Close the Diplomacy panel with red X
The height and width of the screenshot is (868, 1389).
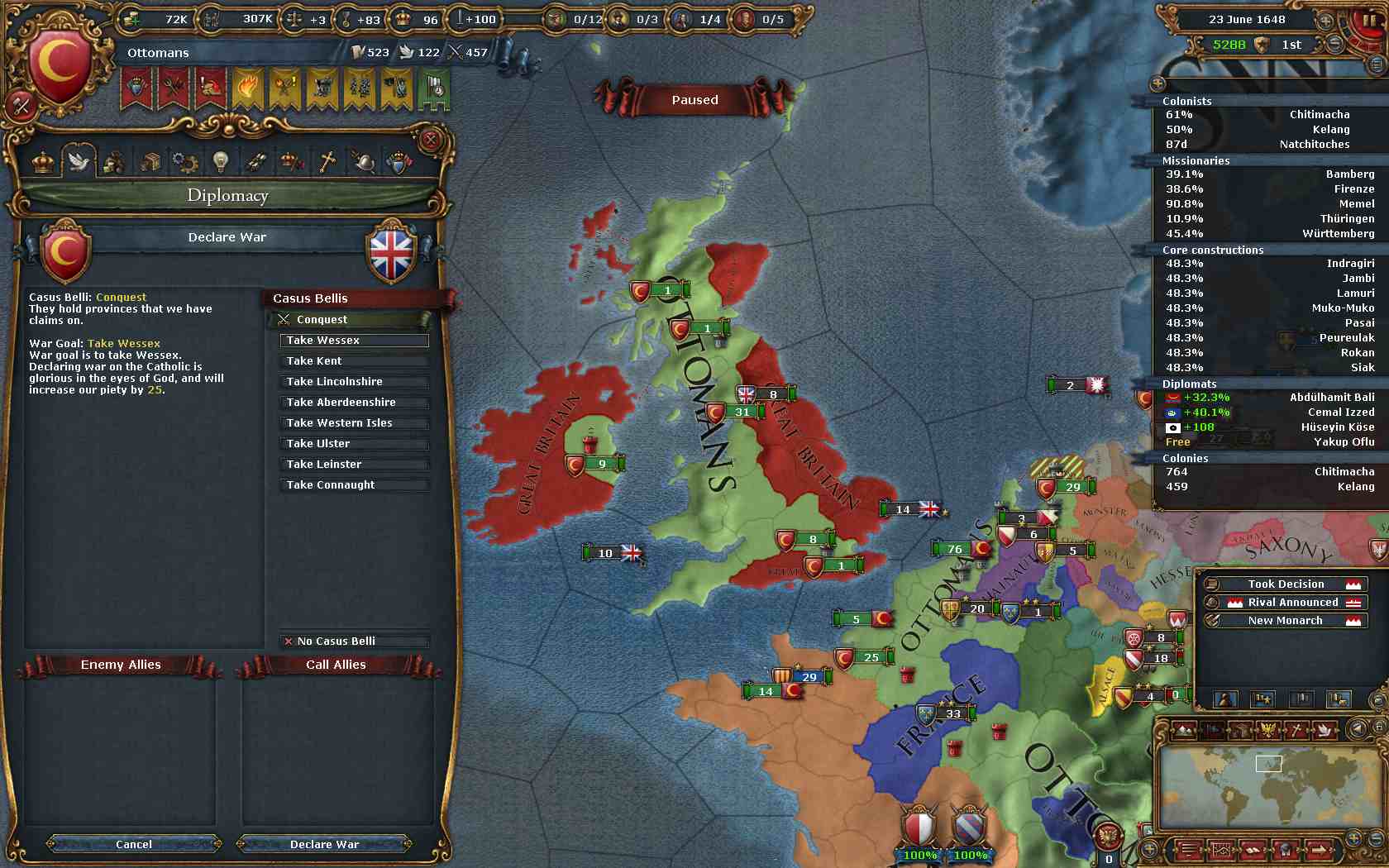[430, 140]
